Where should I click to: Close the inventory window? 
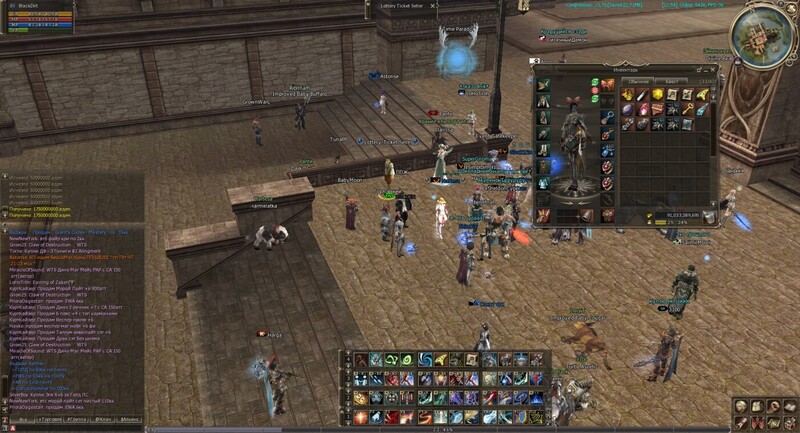[x=715, y=69]
